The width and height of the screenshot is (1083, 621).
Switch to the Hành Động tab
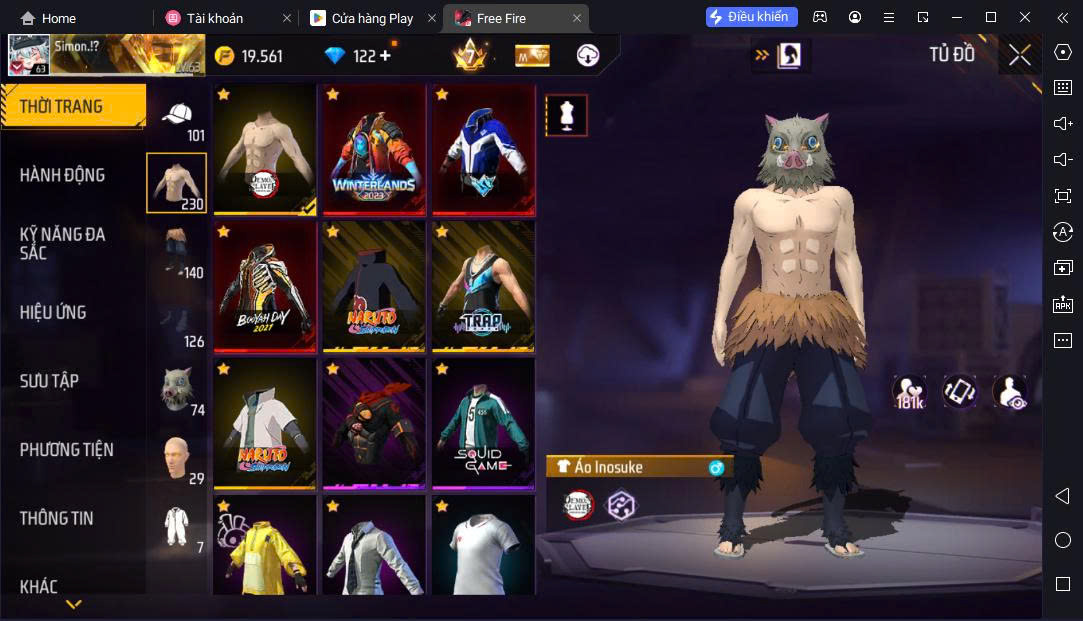point(62,175)
